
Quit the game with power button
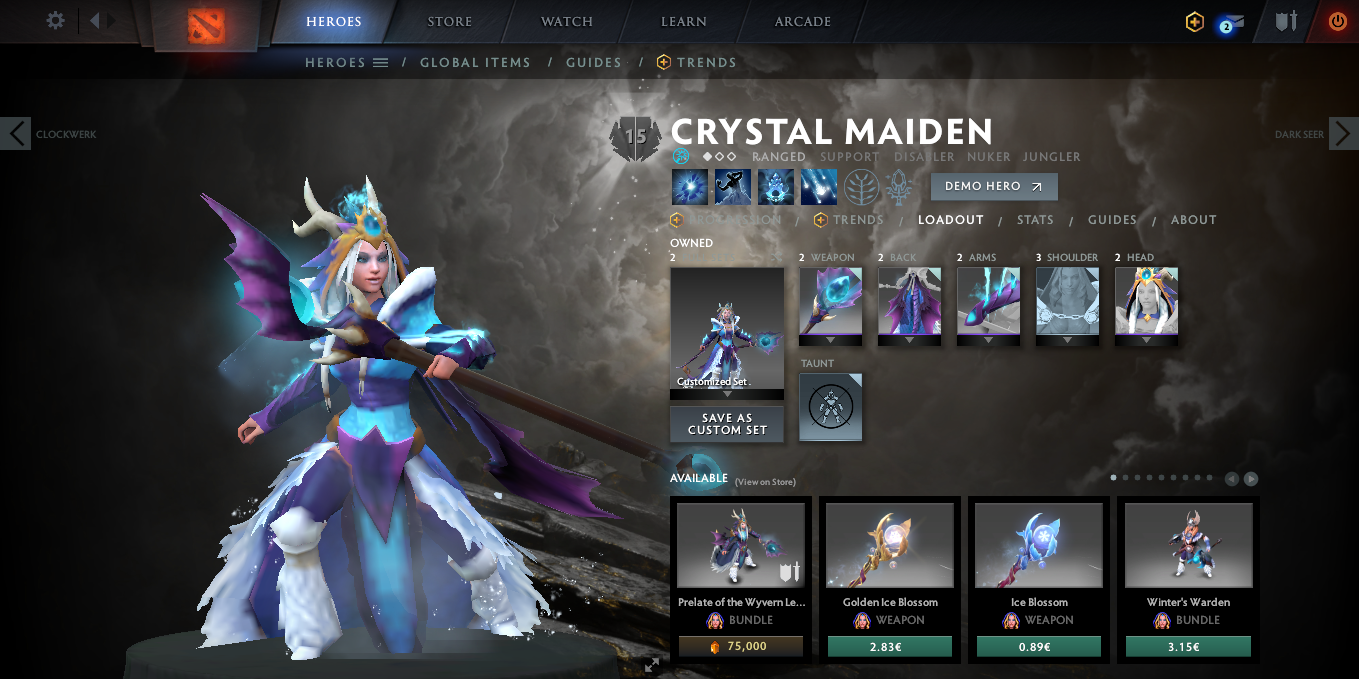1337,21
